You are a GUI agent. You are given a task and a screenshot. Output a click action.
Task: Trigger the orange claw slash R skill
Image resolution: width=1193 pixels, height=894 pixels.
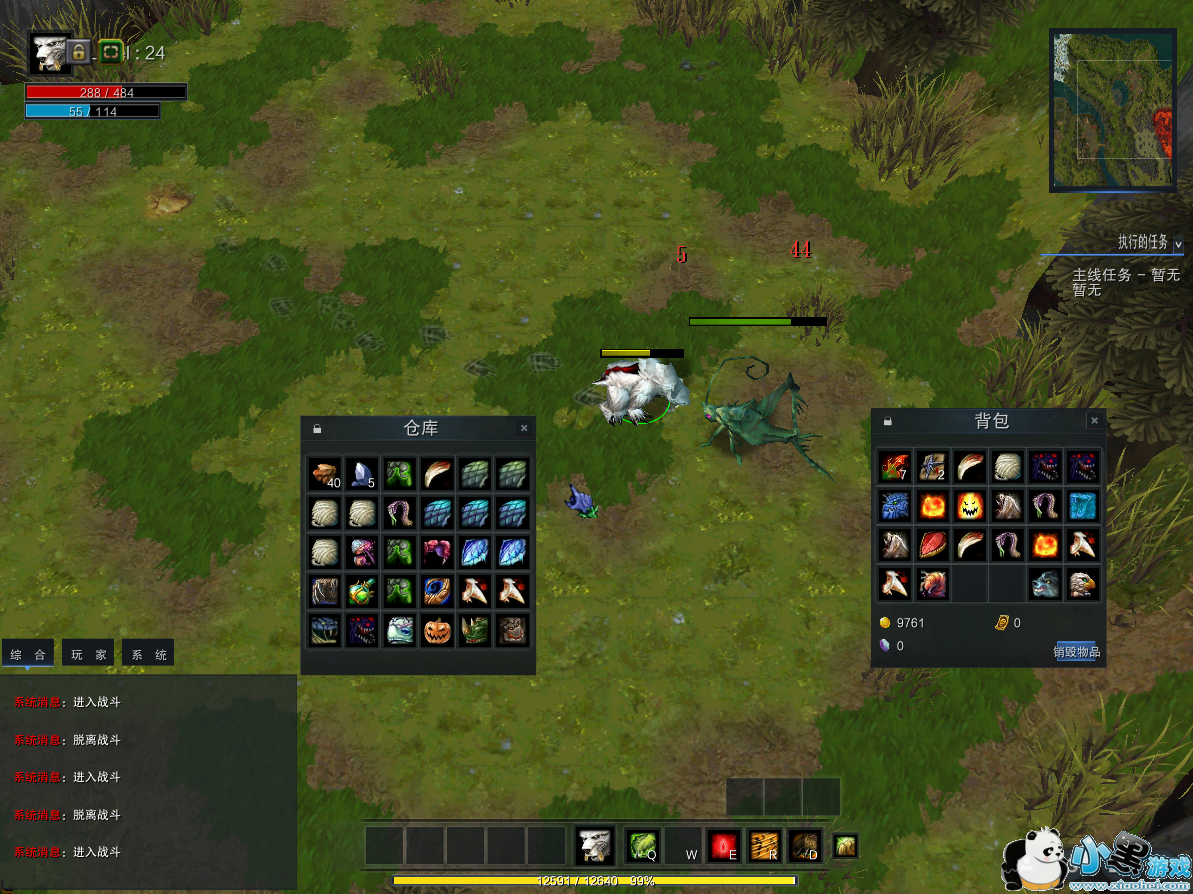[x=763, y=846]
